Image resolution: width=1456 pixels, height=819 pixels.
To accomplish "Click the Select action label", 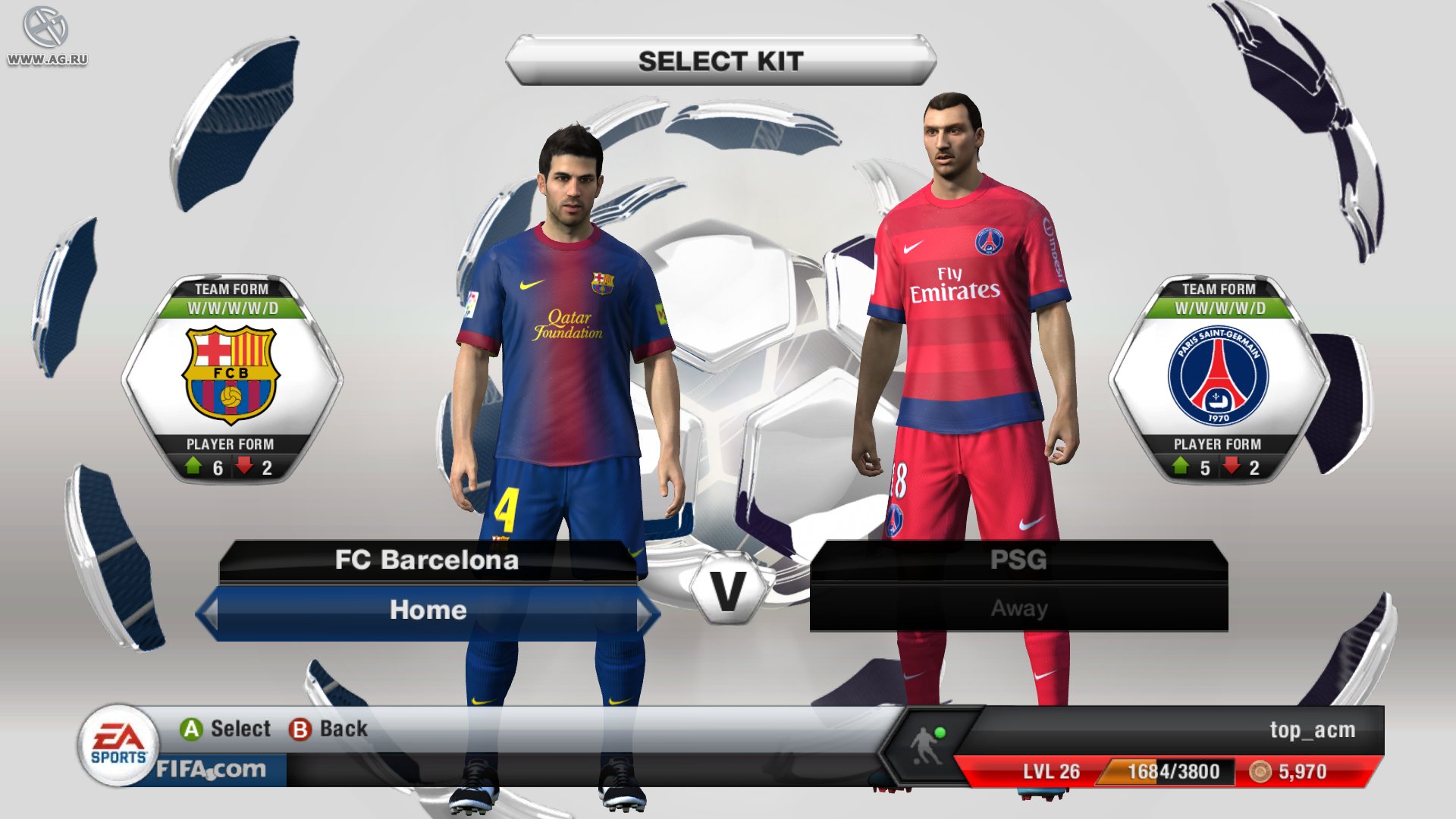I will pos(240,729).
